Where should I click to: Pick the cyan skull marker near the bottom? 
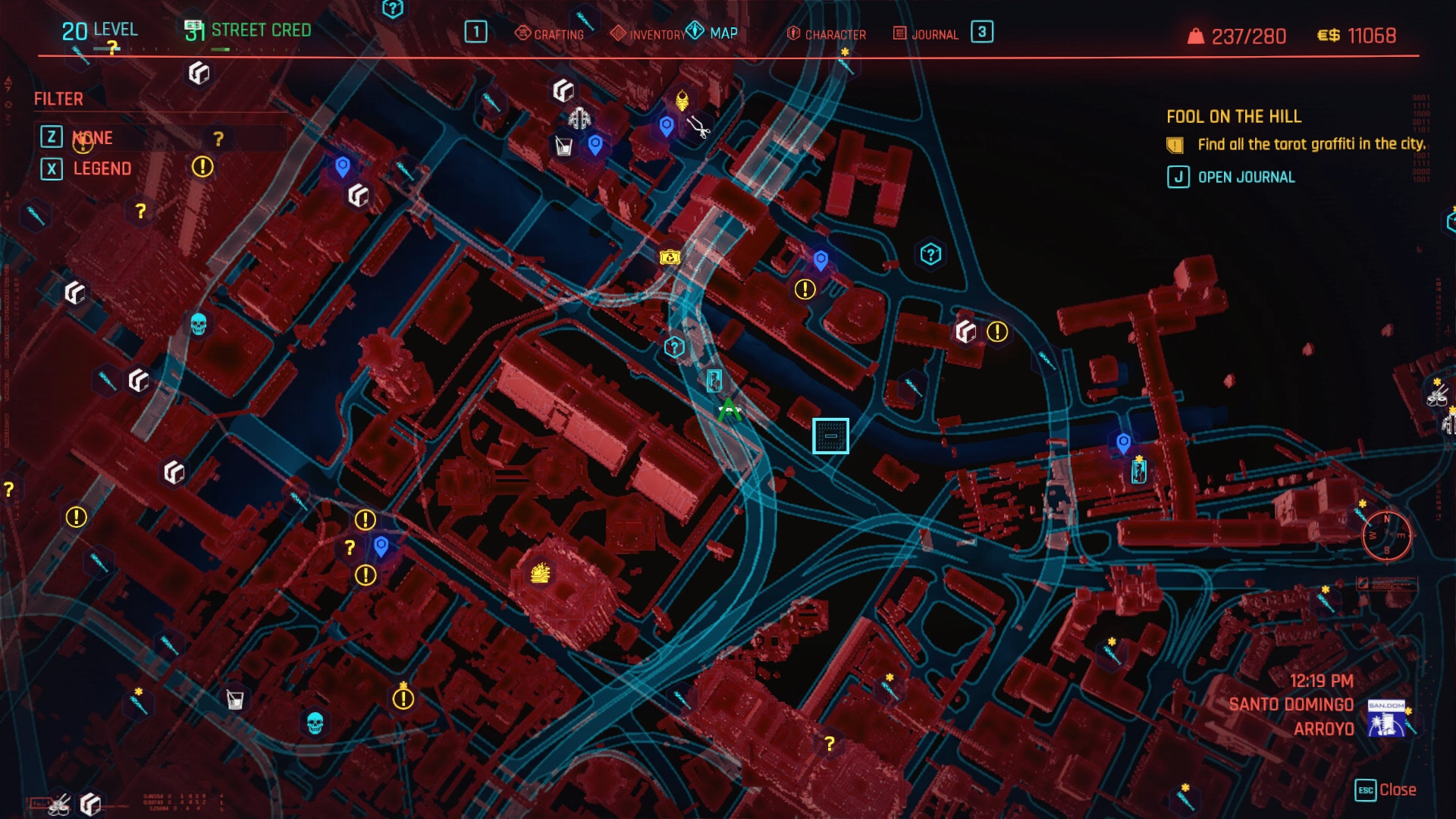[x=315, y=723]
